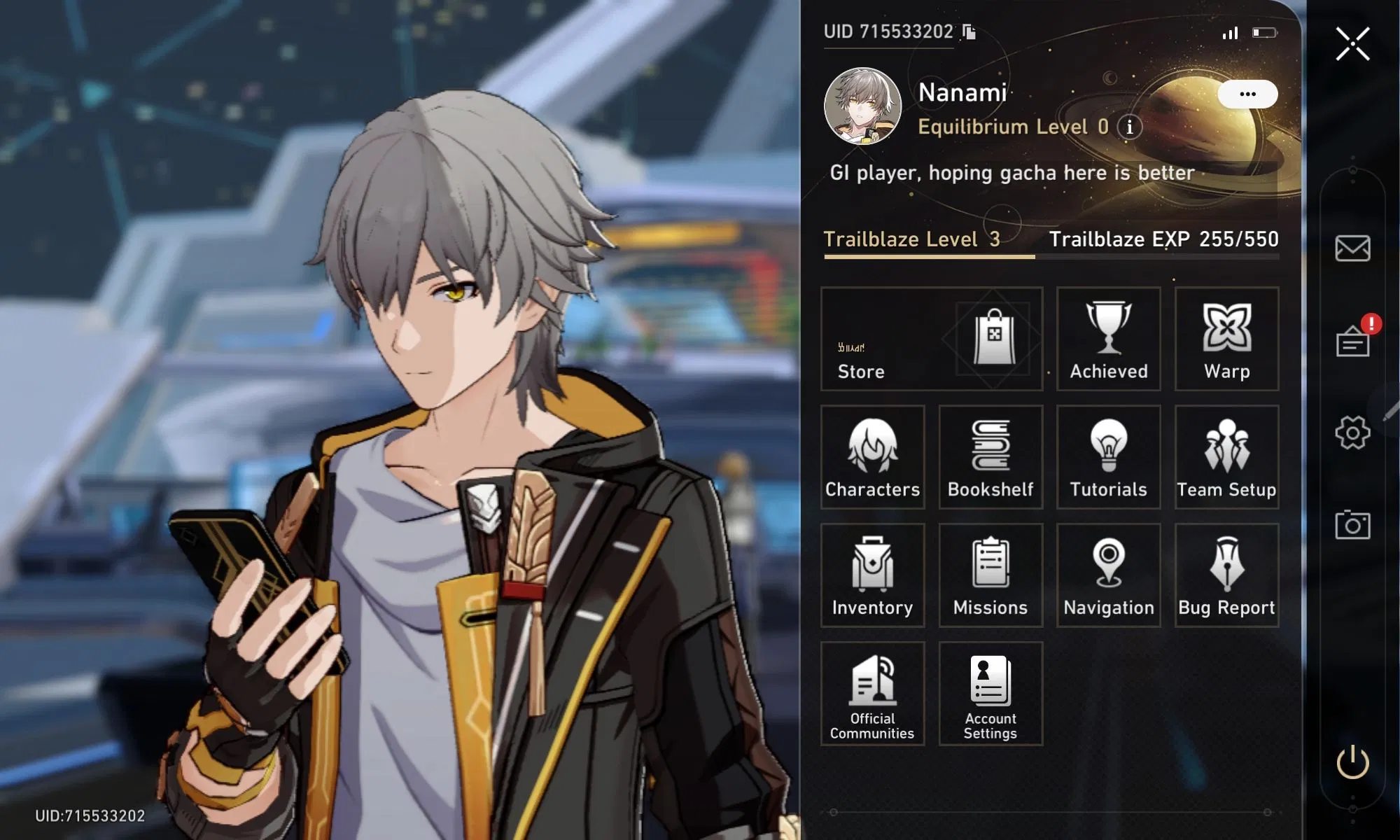Show Equilibrium Level info tooltip
This screenshot has height=840, width=1400.
[1128, 128]
